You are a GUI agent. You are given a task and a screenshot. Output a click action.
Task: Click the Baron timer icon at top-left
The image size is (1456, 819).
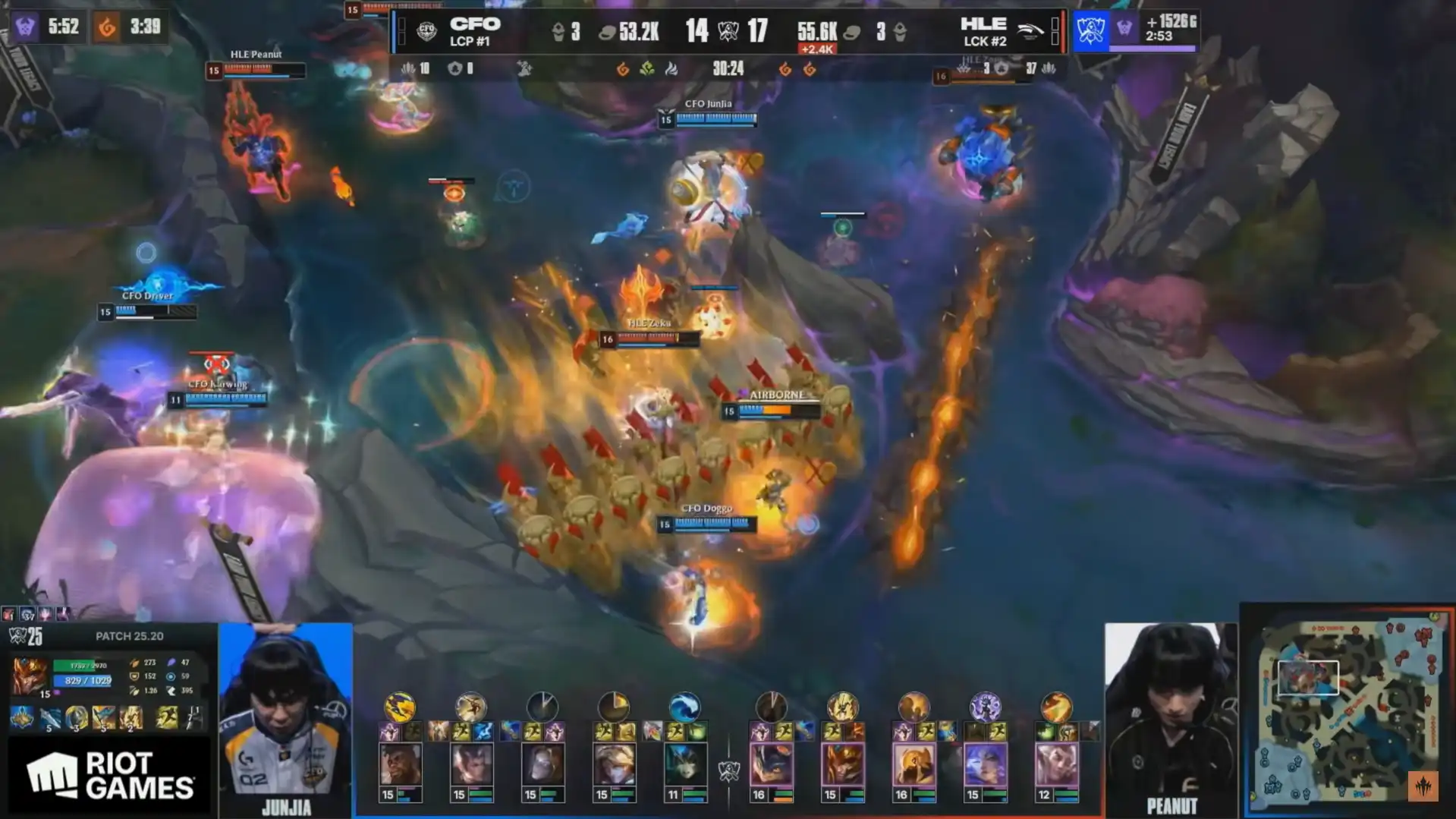tap(25, 27)
